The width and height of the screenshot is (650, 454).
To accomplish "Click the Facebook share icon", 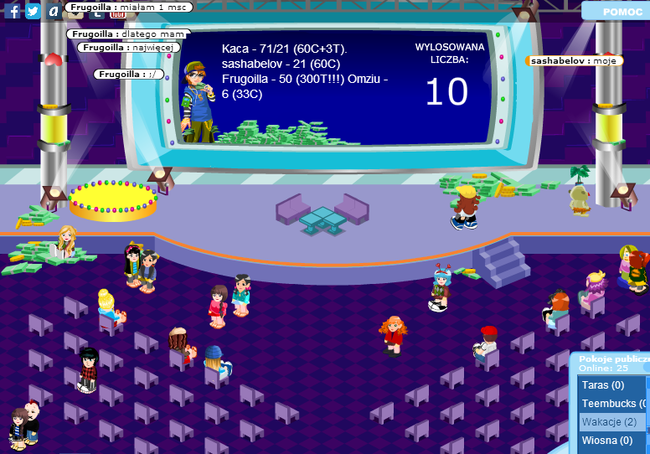I will [13, 12].
